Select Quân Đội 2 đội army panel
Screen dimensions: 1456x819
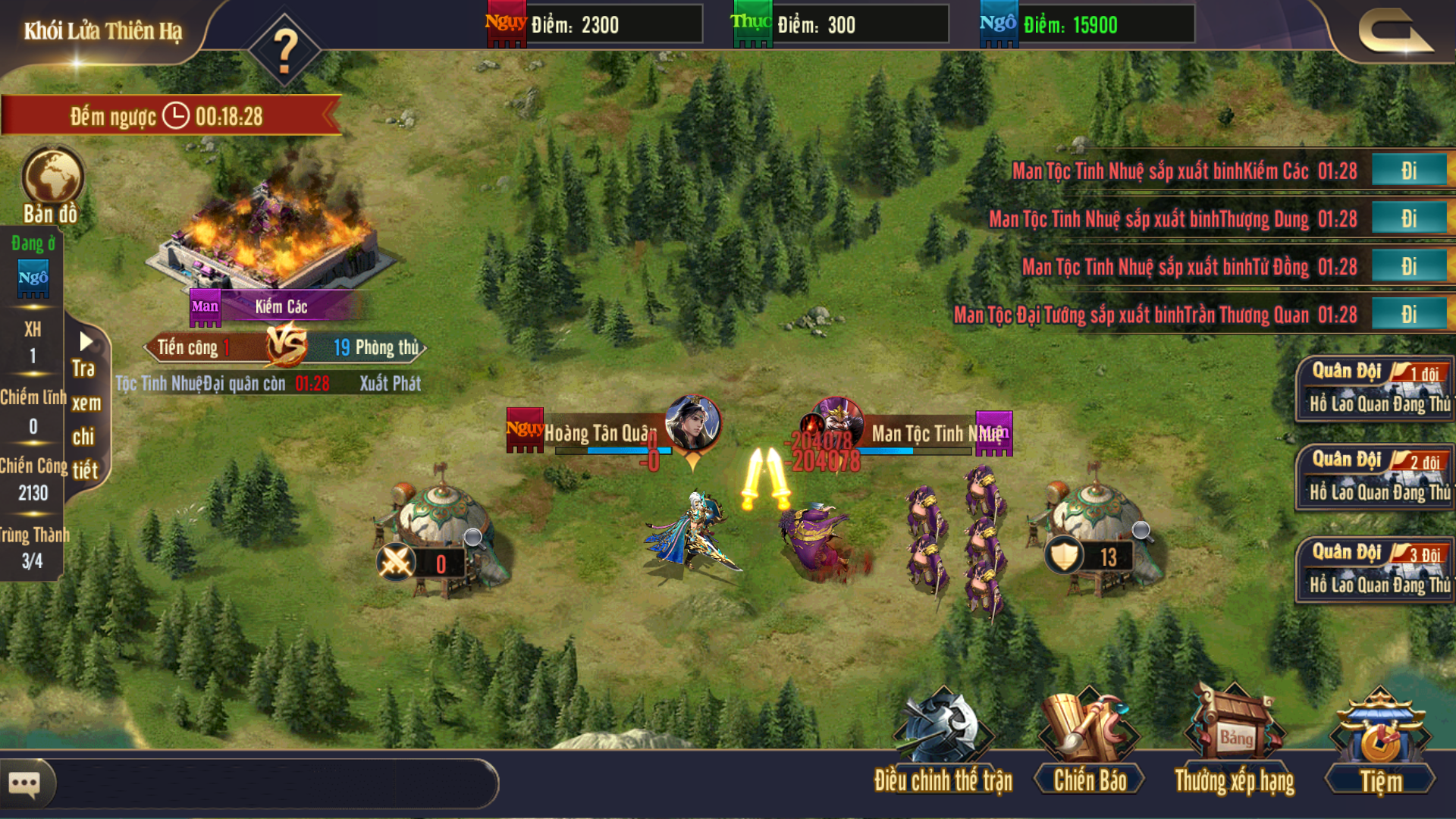coord(1374,477)
